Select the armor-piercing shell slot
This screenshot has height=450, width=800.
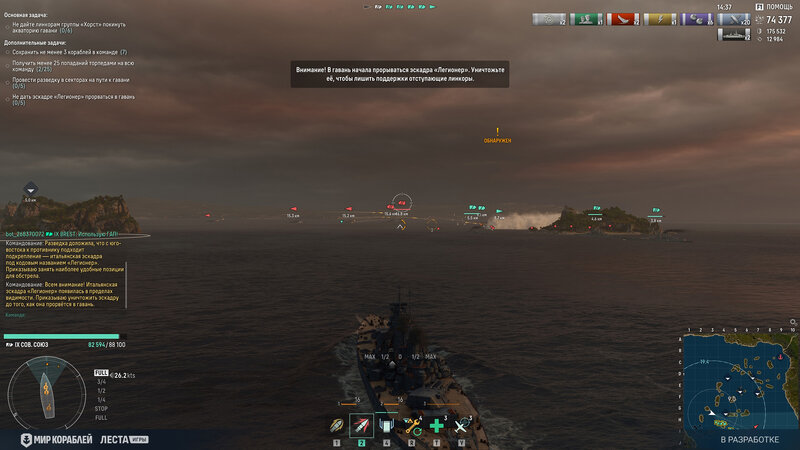pos(361,427)
